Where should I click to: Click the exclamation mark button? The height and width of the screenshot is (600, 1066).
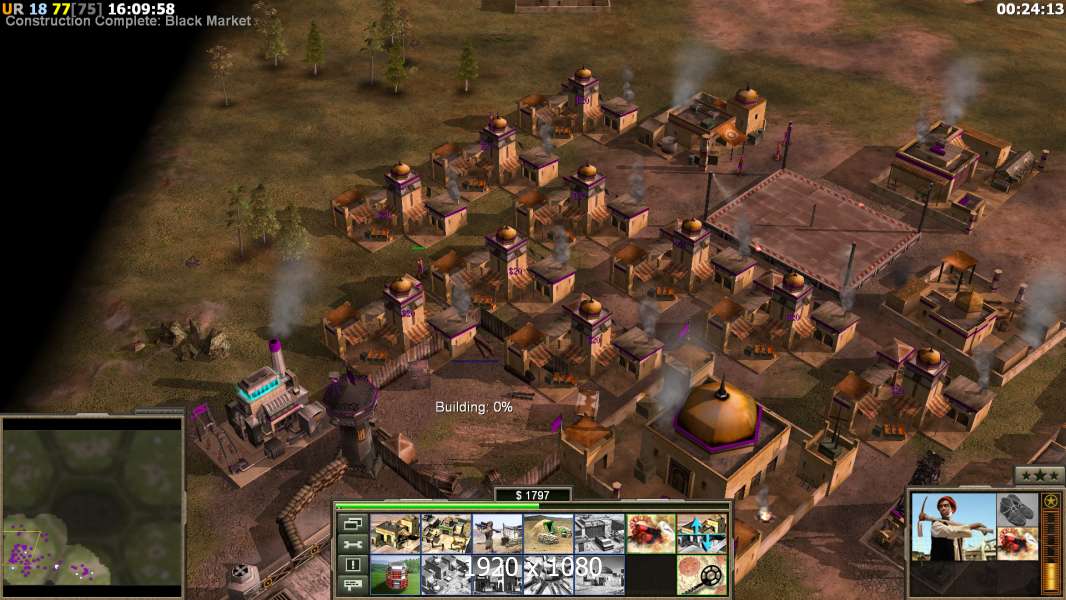pyautogui.click(x=352, y=565)
